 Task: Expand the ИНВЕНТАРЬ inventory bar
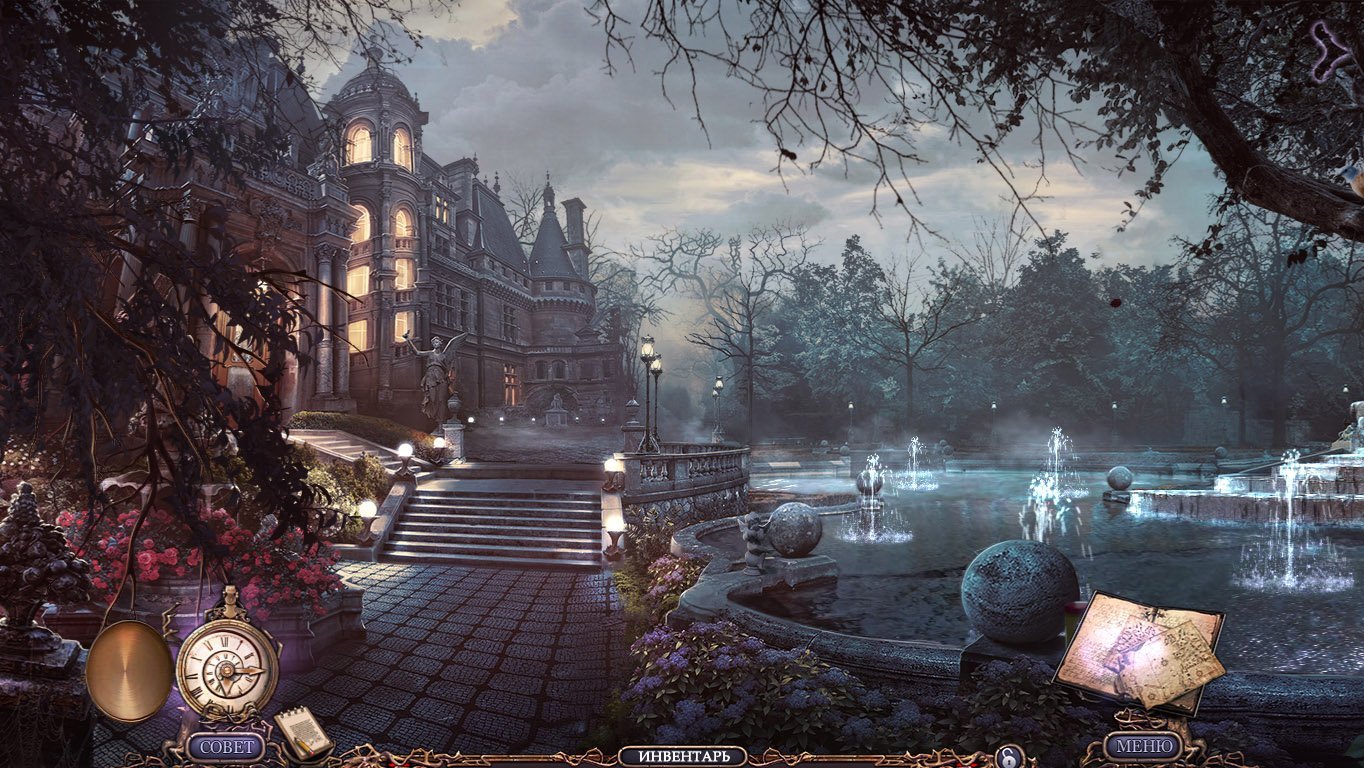[682, 756]
